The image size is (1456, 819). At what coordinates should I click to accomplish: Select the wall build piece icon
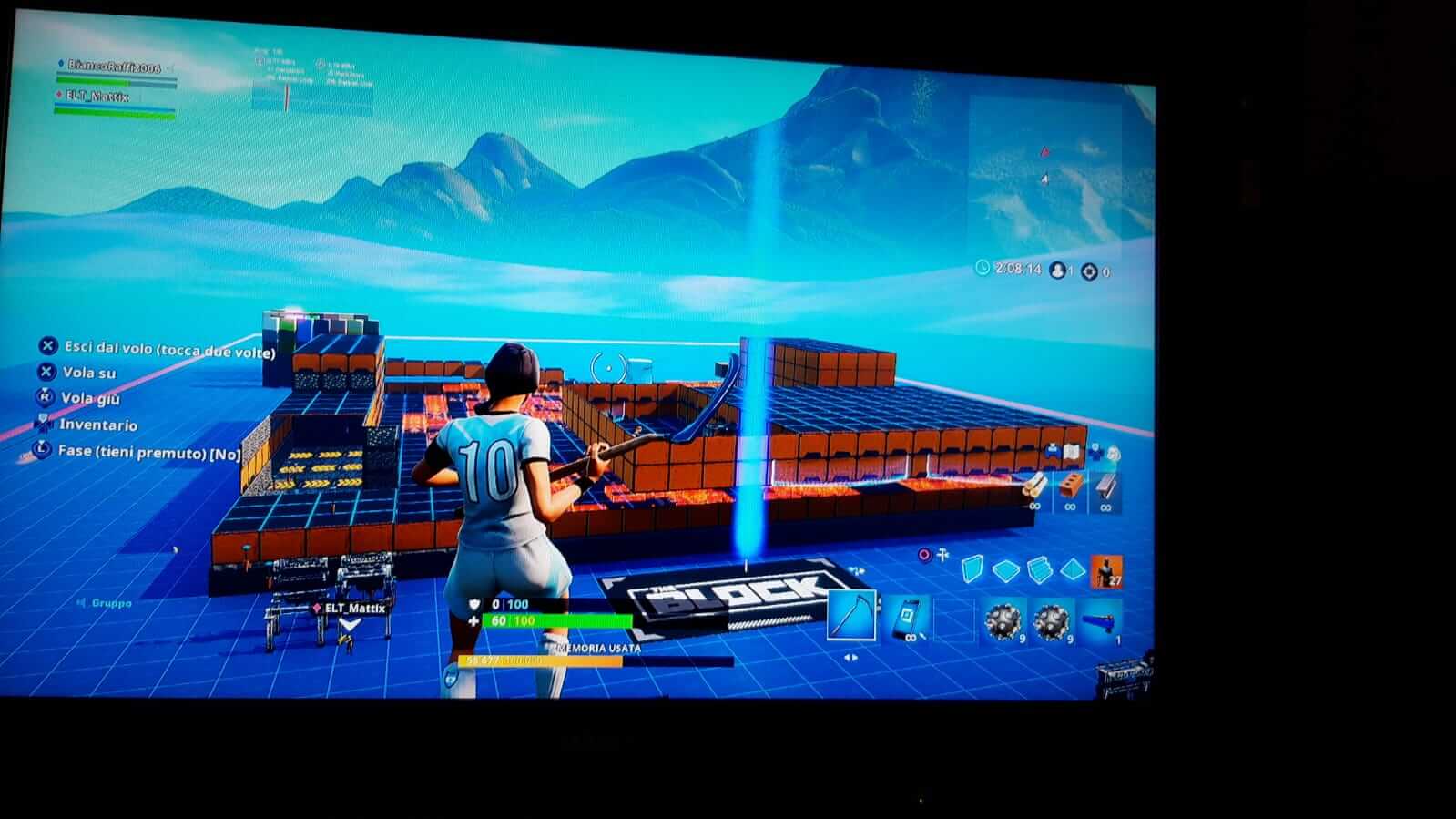click(972, 568)
